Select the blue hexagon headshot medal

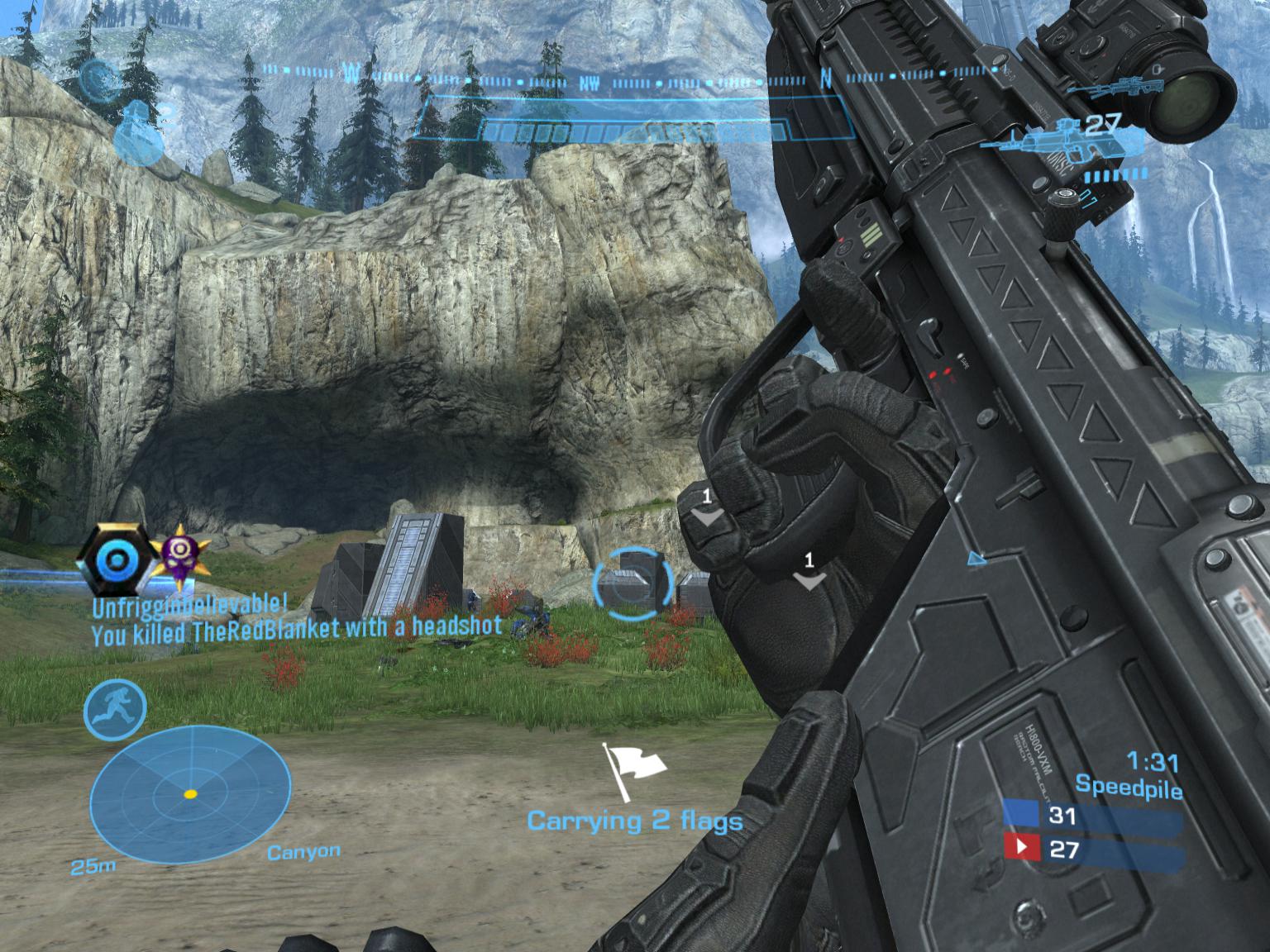coord(116,561)
